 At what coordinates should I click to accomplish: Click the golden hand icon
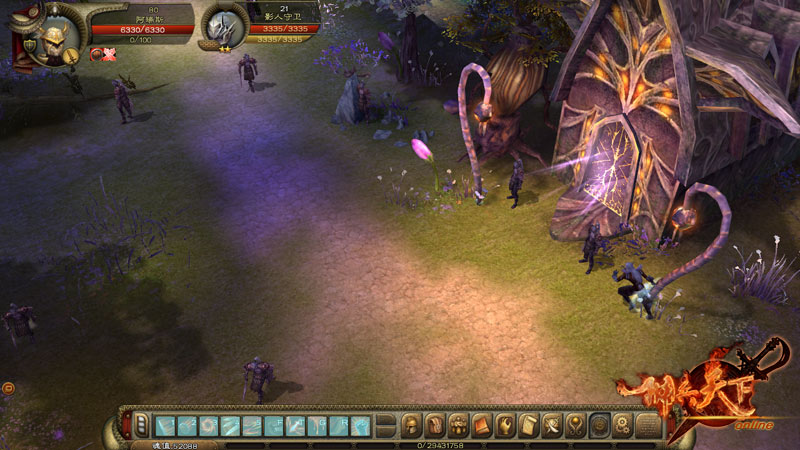tap(505, 425)
